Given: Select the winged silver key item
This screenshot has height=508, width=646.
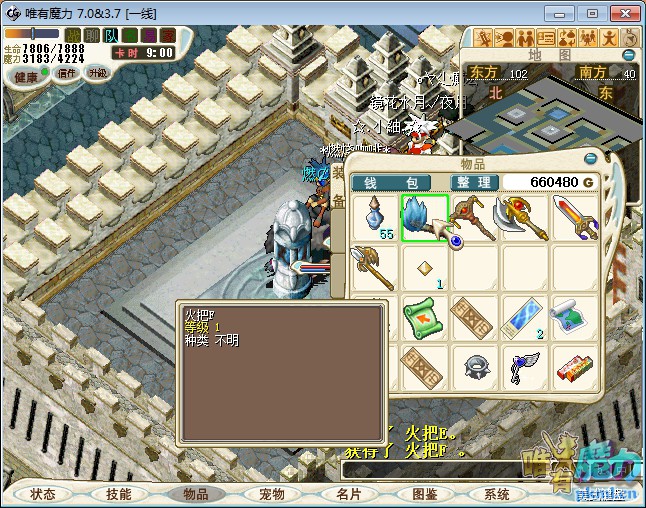Looking at the screenshot, I should (x=524, y=366).
